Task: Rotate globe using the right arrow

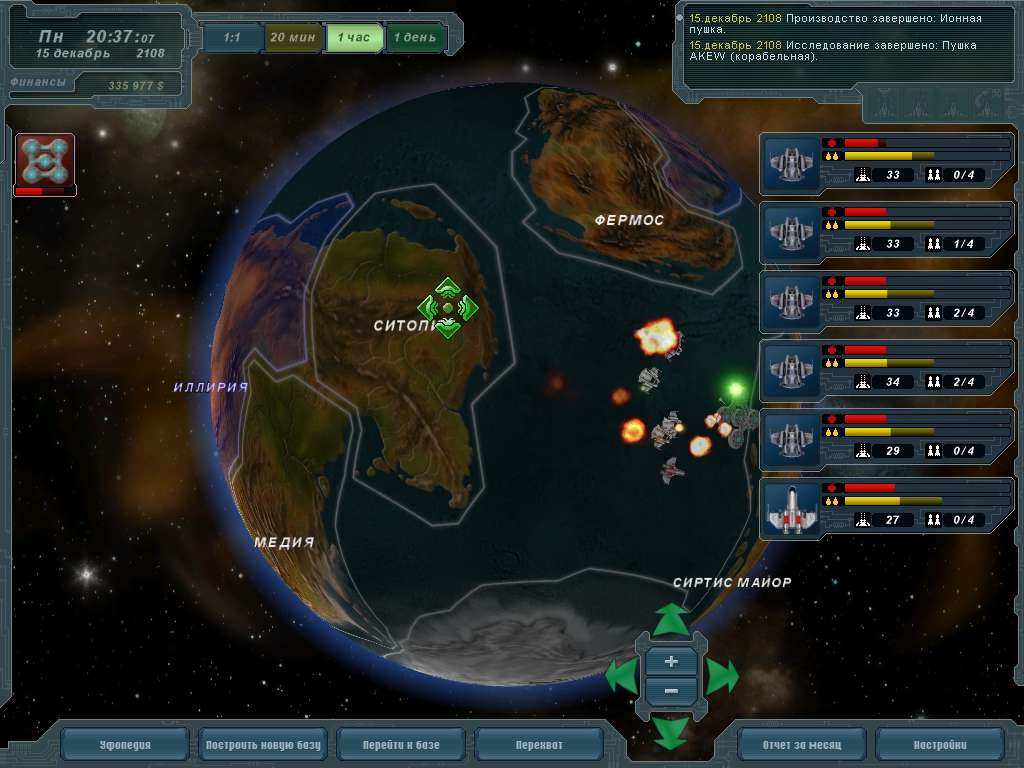Action: [722, 677]
